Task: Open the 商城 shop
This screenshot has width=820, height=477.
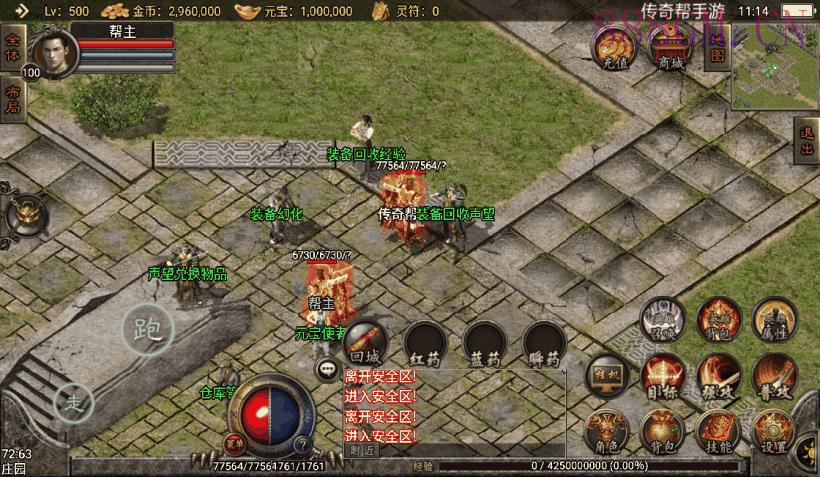Action: [670, 46]
